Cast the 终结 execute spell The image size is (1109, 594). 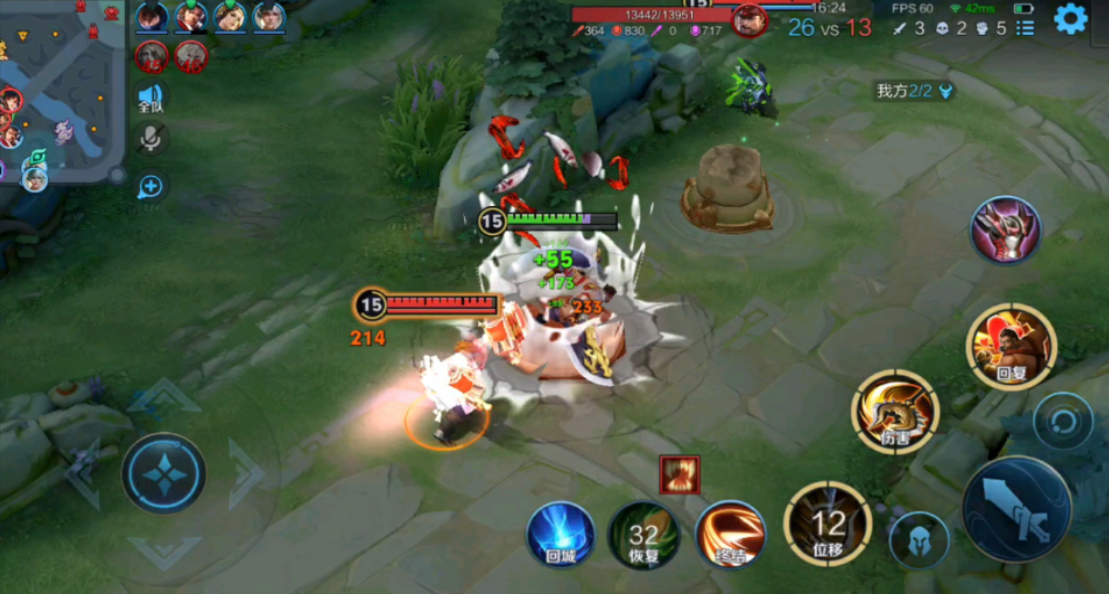[731, 535]
